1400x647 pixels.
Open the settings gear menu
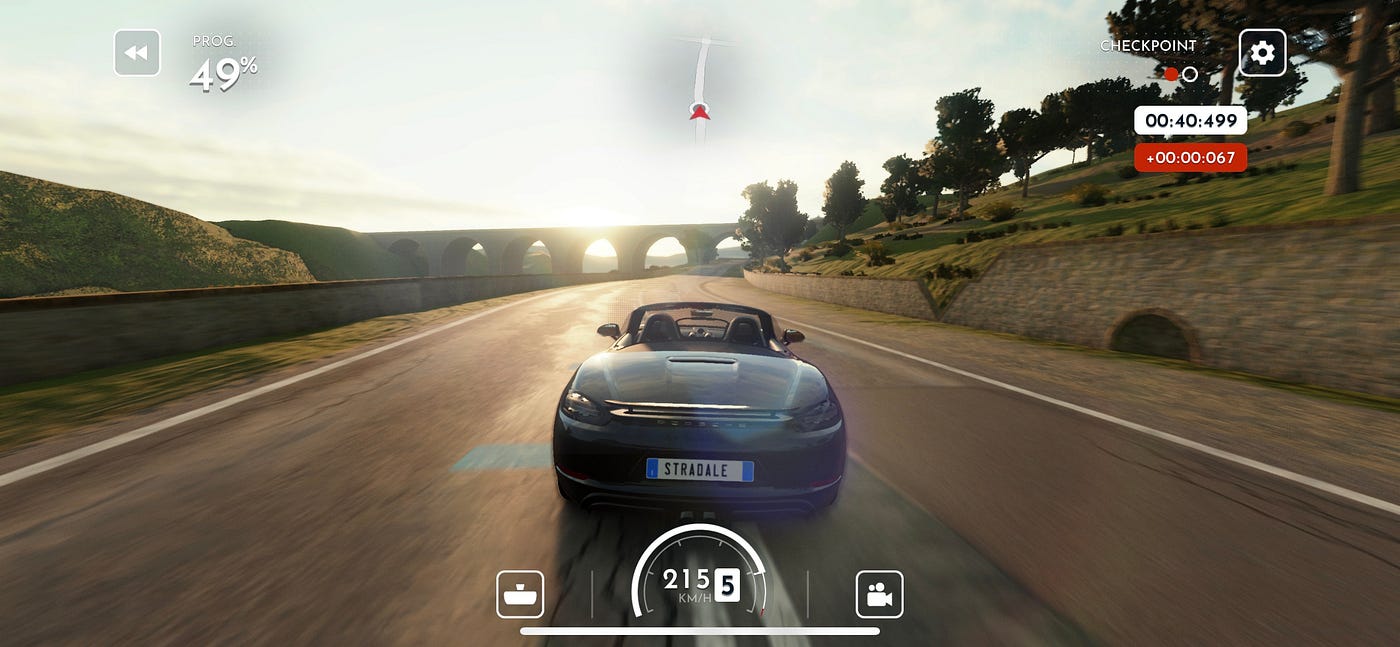[1262, 53]
